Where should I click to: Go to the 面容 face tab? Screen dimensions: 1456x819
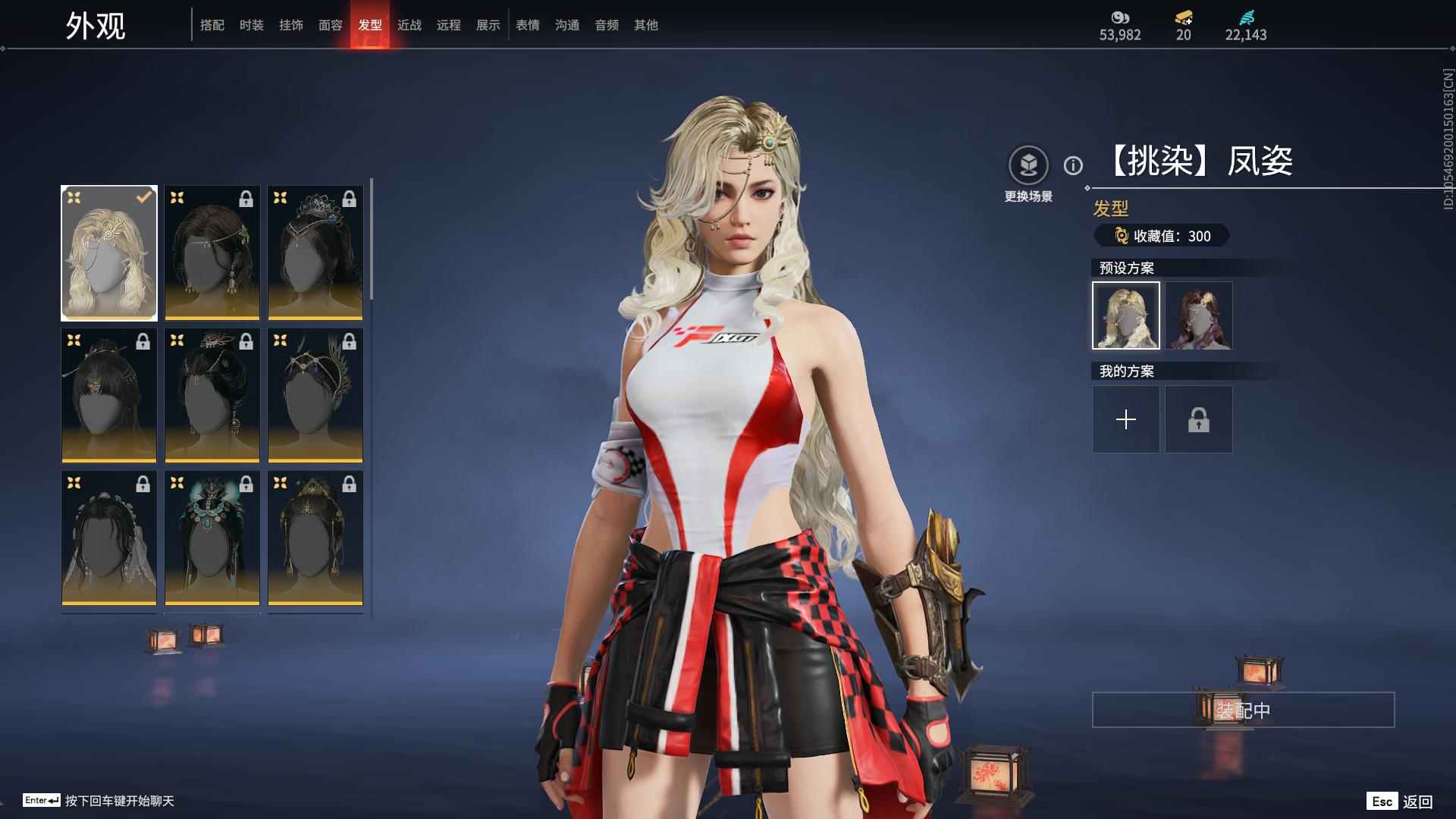click(331, 25)
